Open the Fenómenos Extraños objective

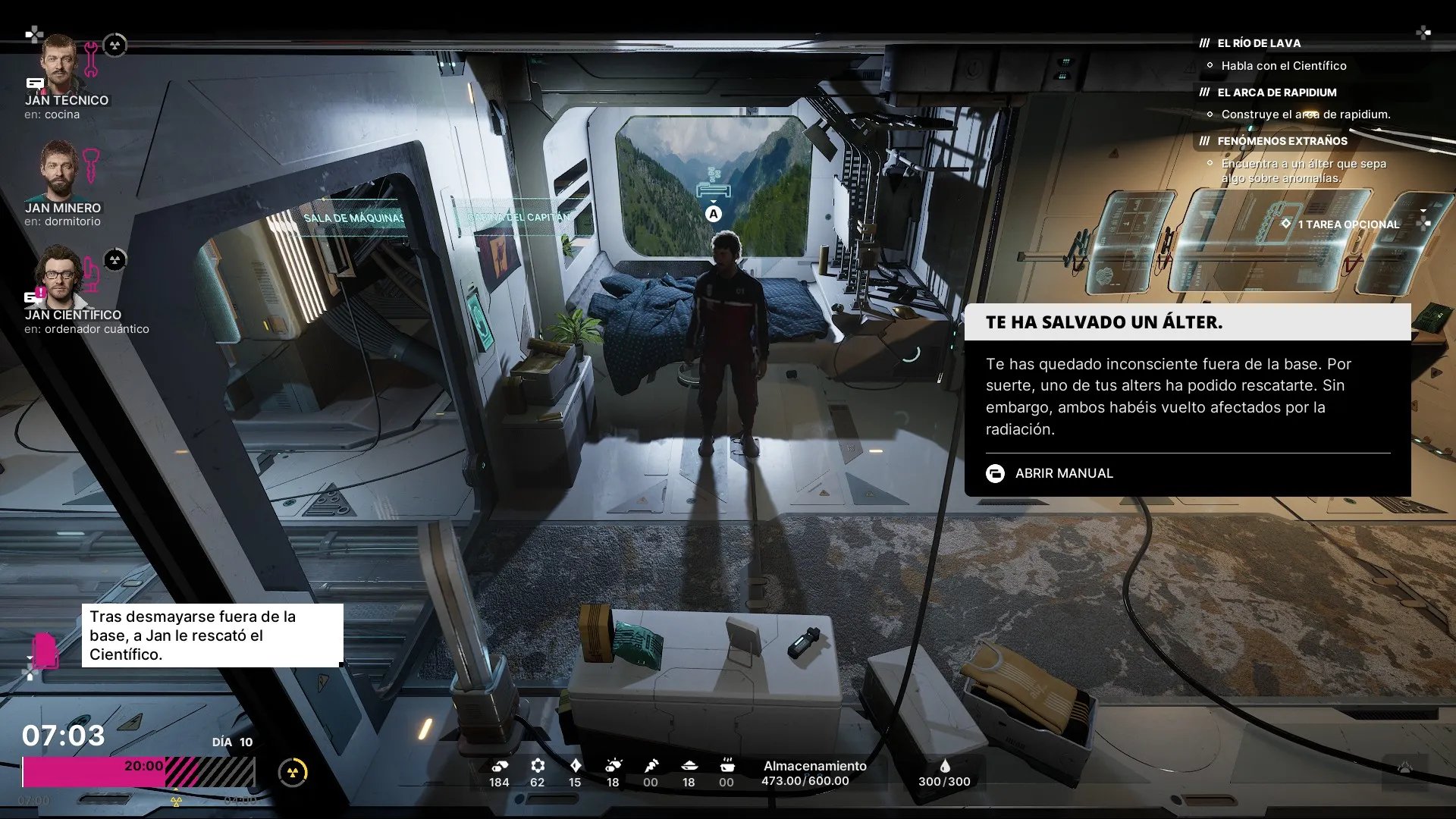point(1282,141)
